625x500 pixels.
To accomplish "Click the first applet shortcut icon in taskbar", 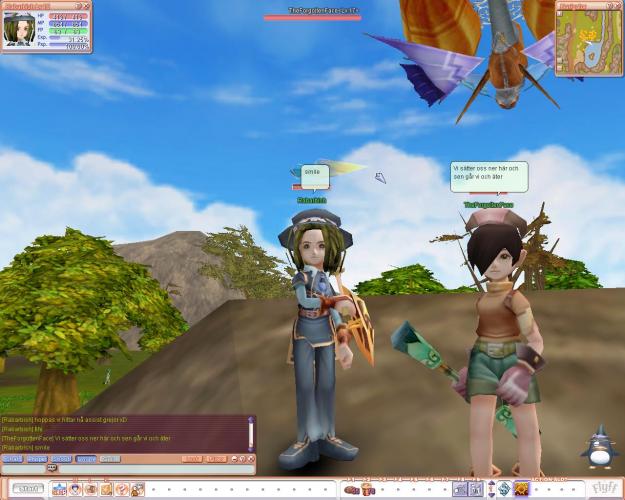I will coord(58,489).
